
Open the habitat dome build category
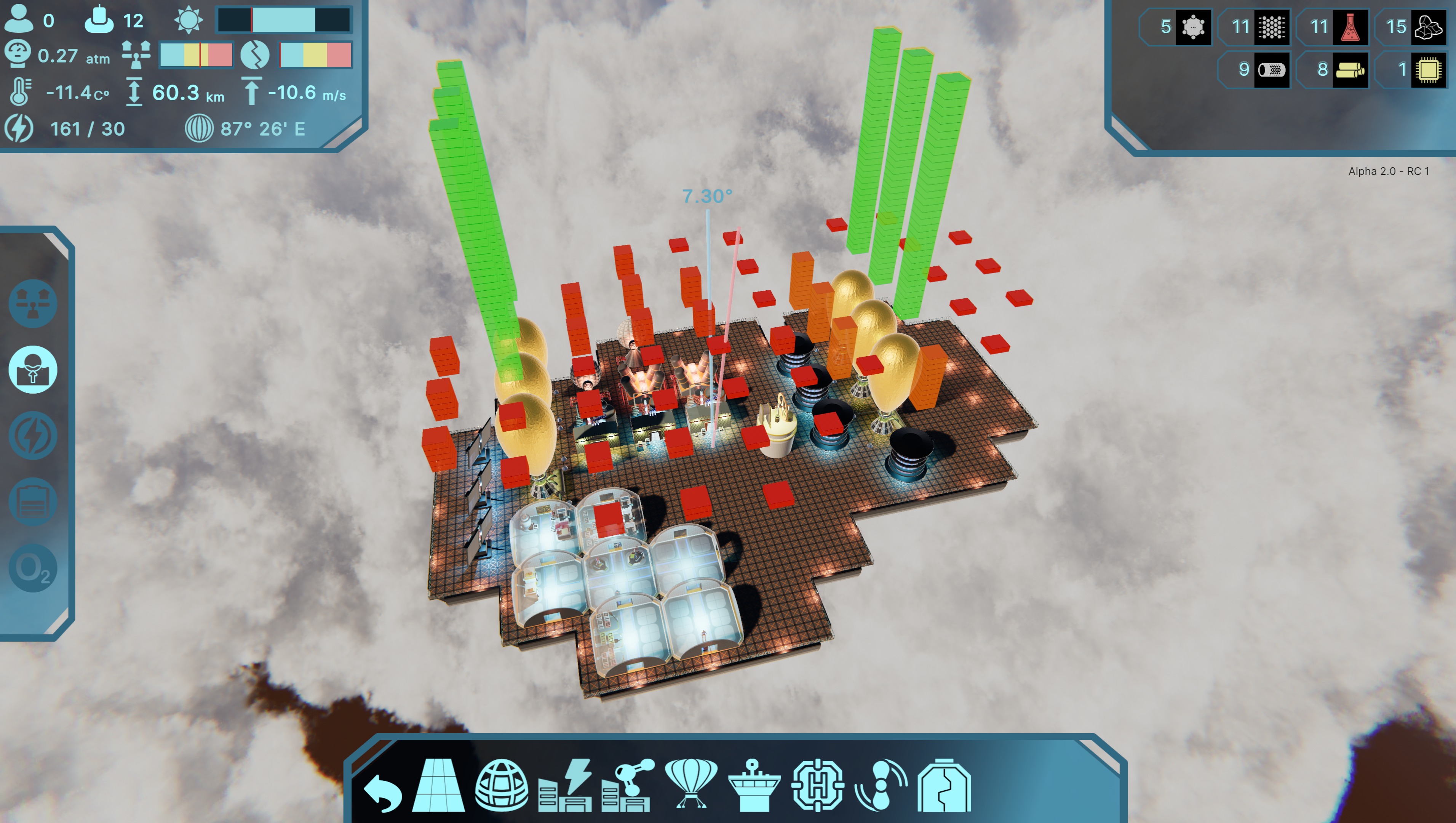pos(501,786)
